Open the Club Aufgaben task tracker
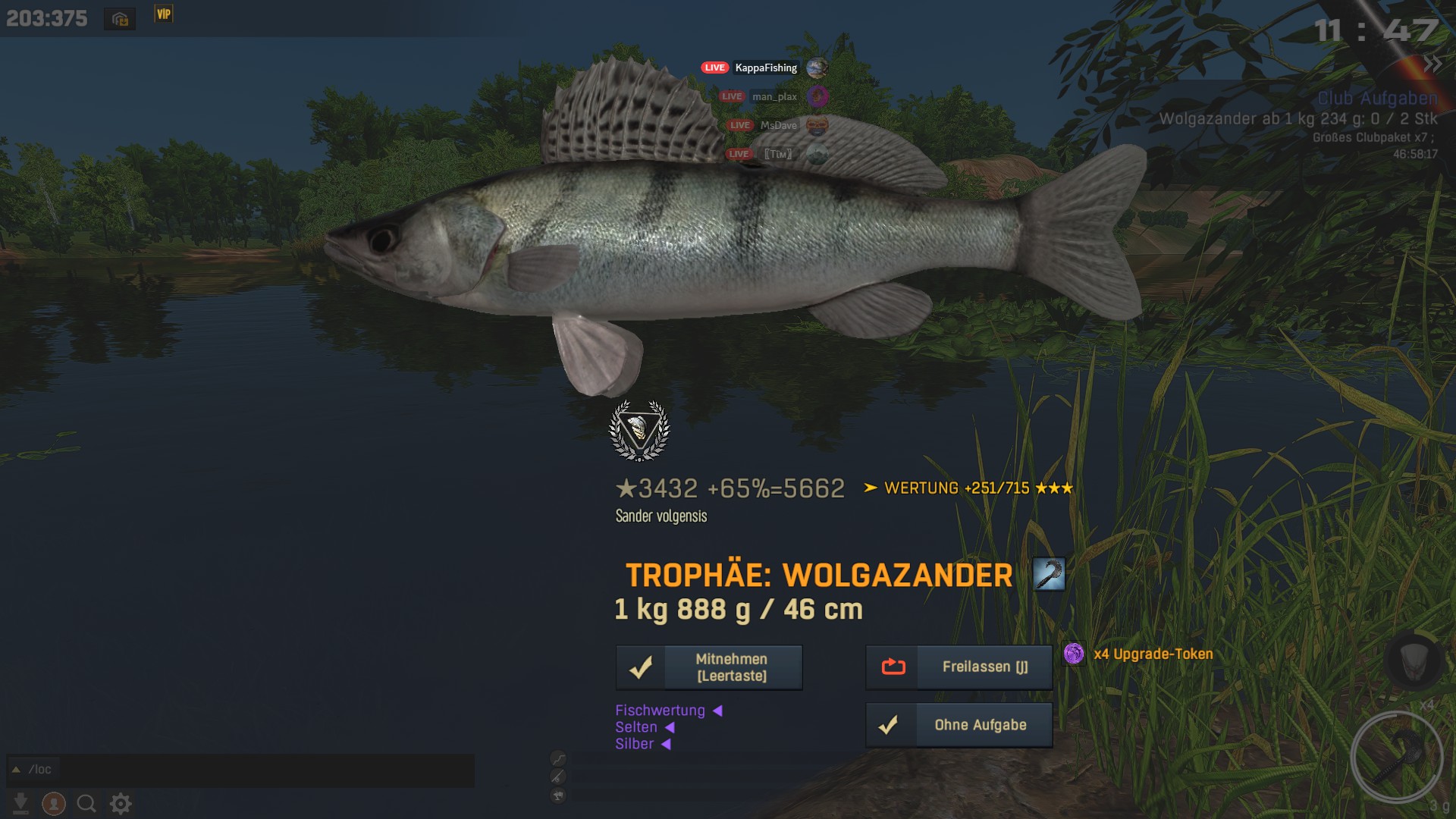 click(x=1377, y=99)
